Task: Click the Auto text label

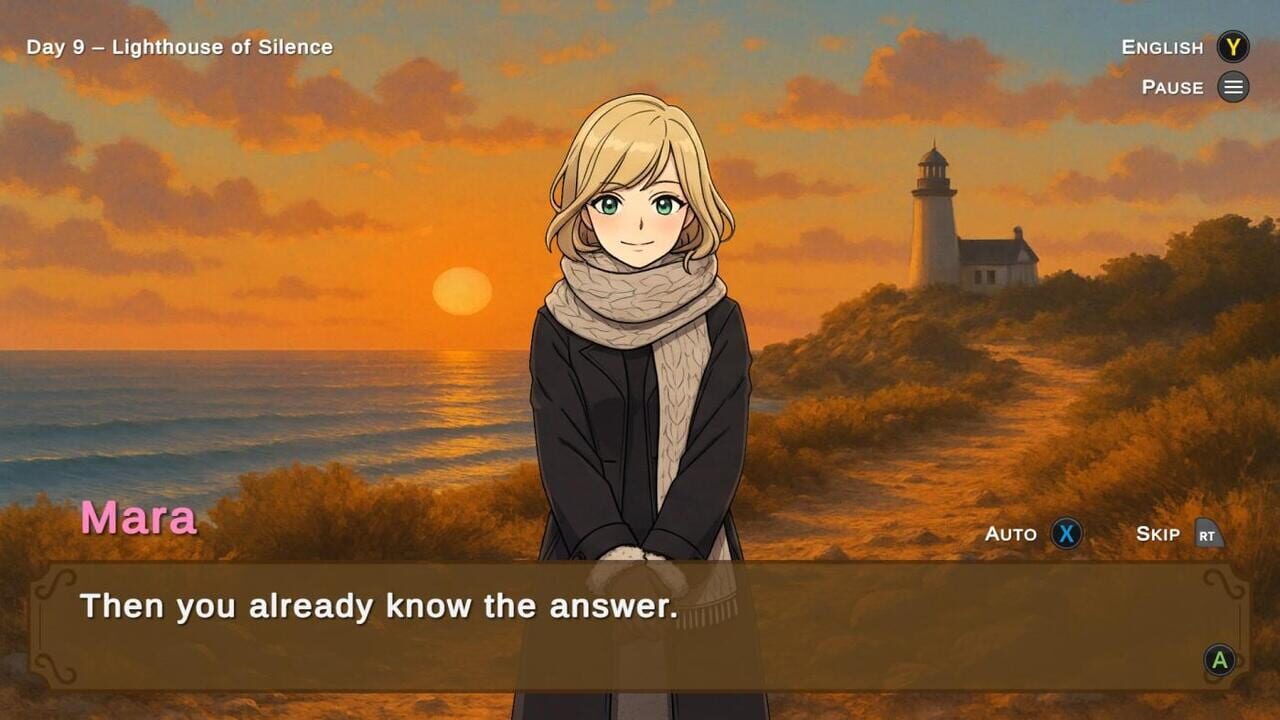Action: 1012,534
